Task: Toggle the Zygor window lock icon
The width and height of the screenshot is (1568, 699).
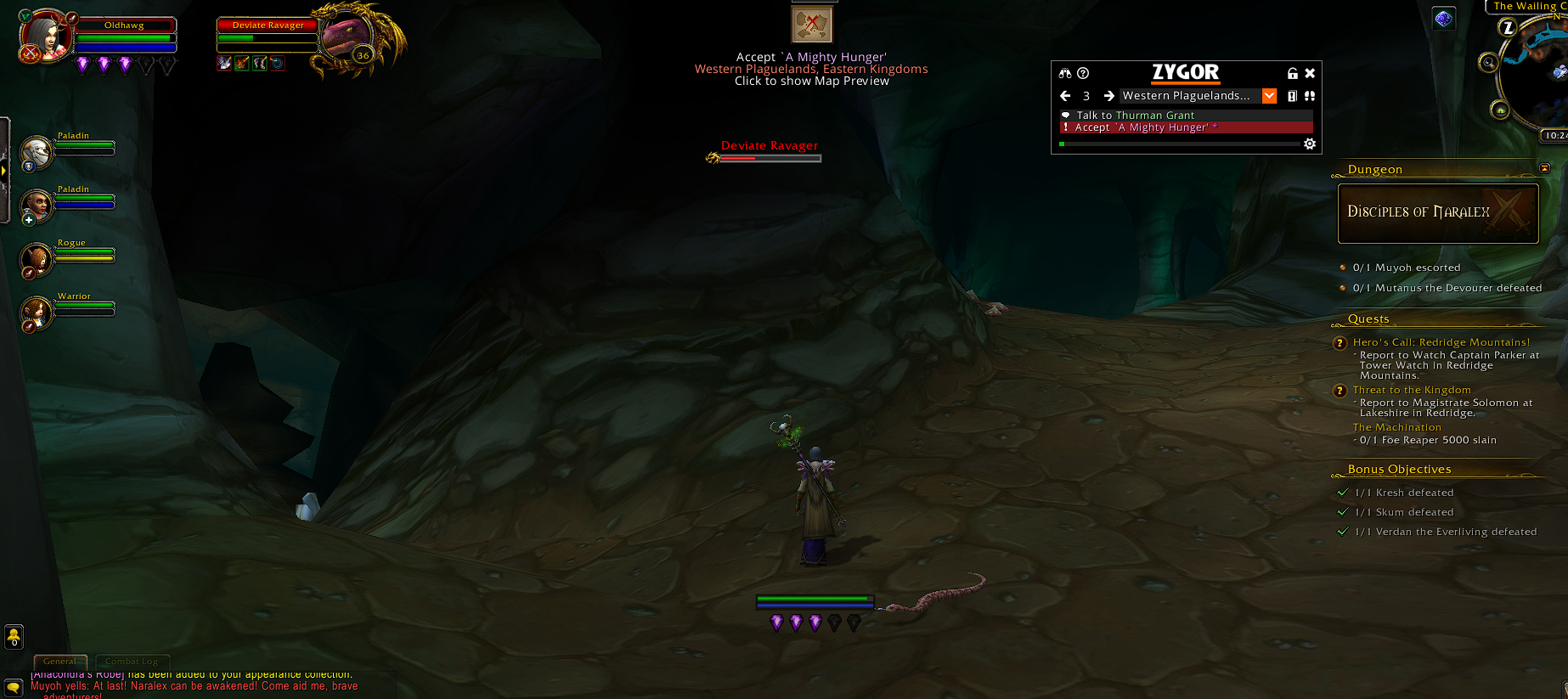Action: coord(1292,74)
